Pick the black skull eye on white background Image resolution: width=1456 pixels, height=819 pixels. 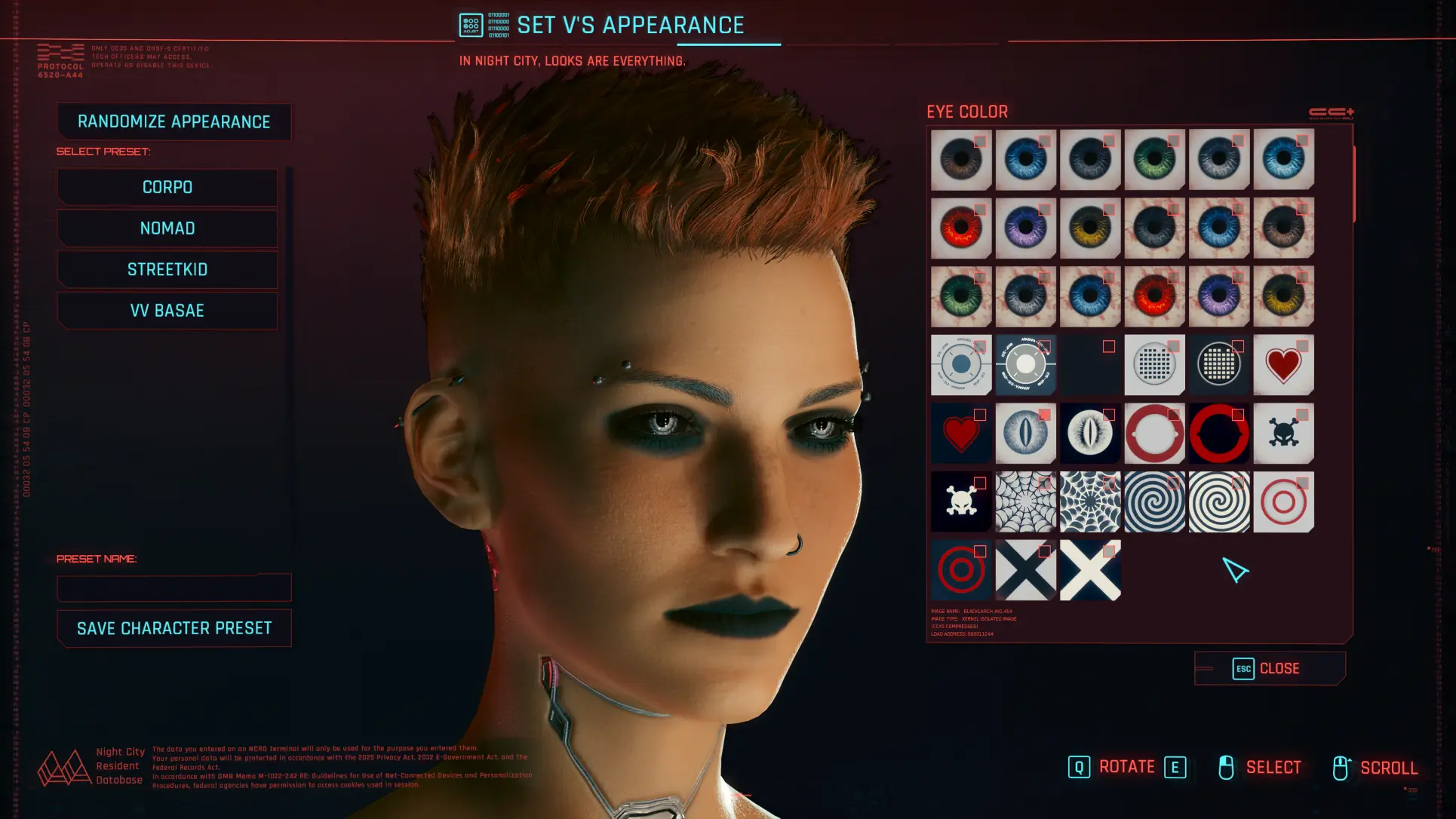1282,434
